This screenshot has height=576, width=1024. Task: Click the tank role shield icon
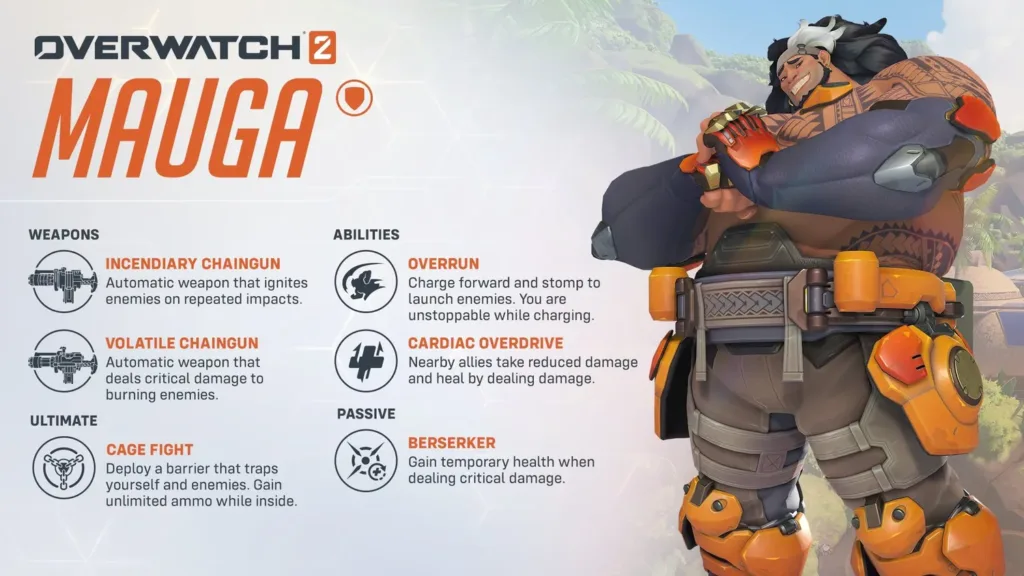(356, 98)
